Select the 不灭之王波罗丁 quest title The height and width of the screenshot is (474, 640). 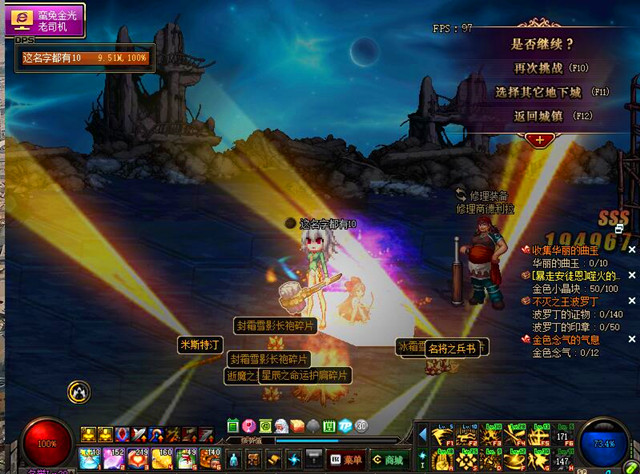pyautogui.click(x=567, y=301)
